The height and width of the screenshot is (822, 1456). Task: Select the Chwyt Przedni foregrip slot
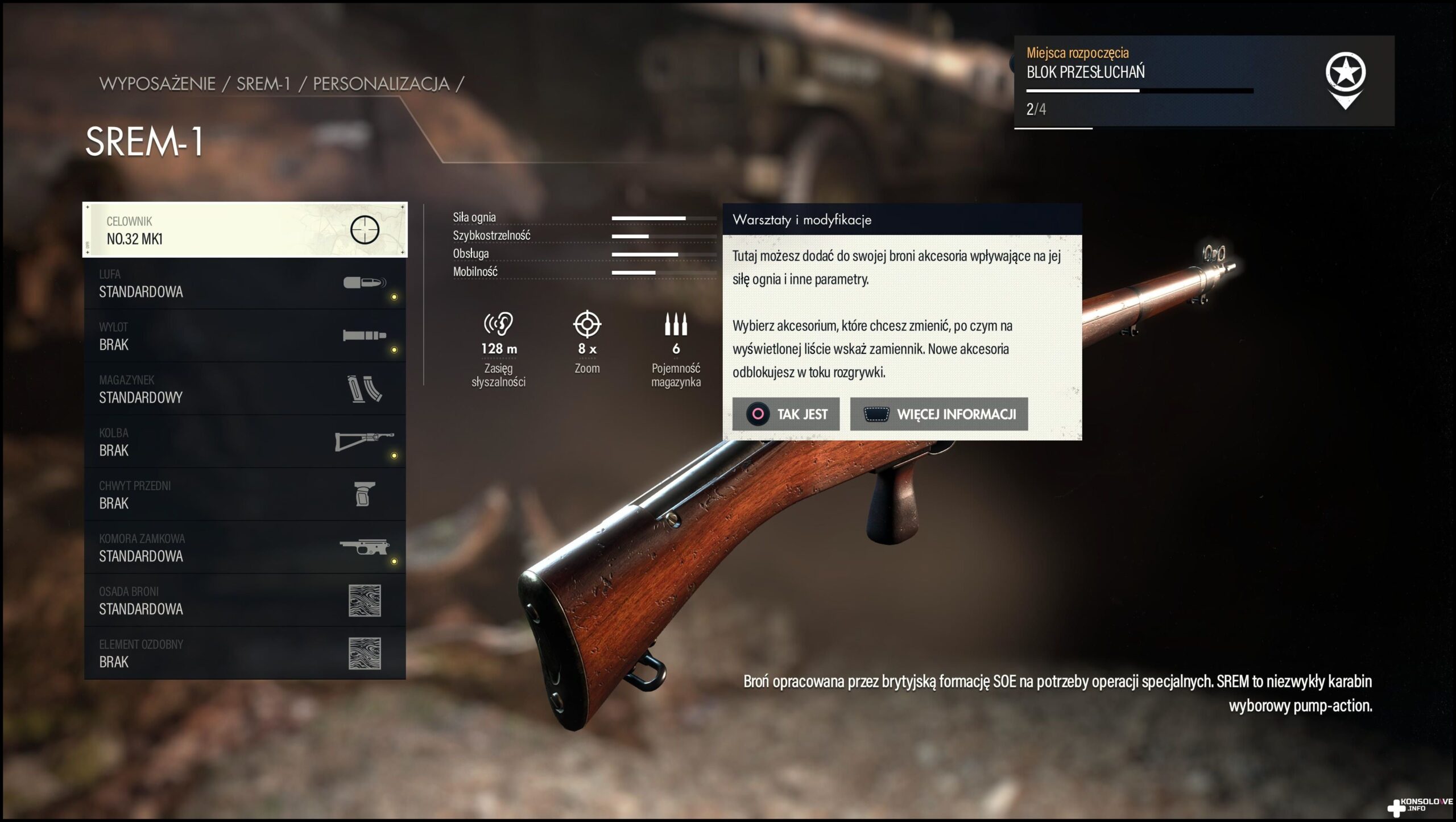tap(245, 495)
